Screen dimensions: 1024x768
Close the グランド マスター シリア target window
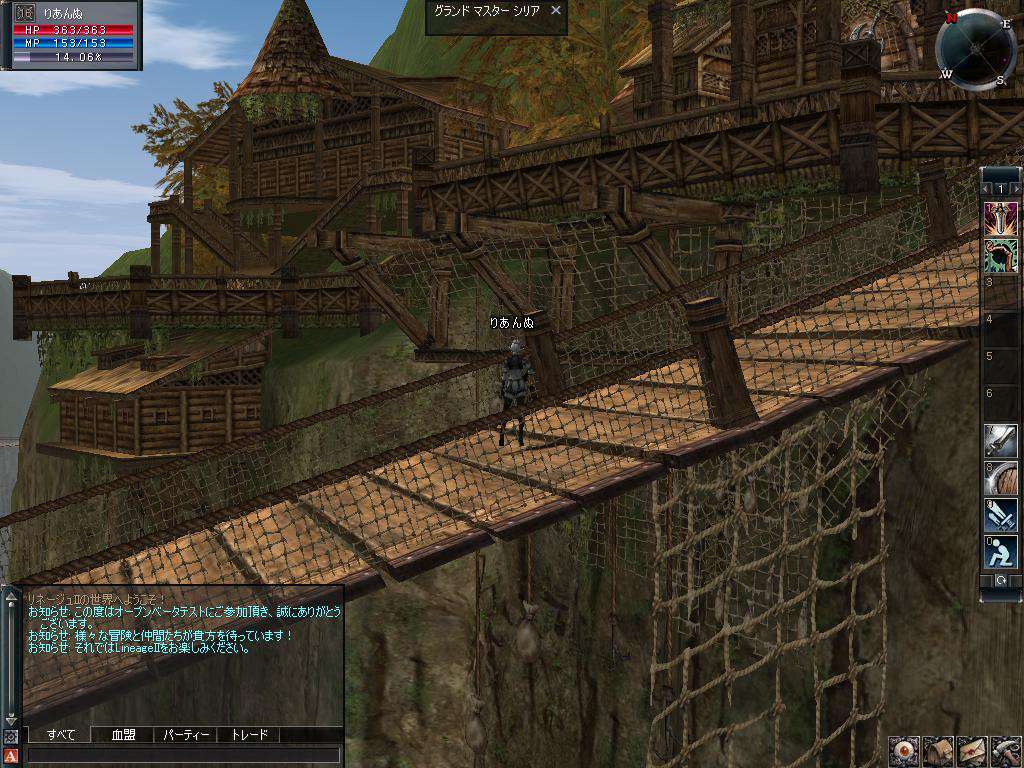tap(556, 10)
